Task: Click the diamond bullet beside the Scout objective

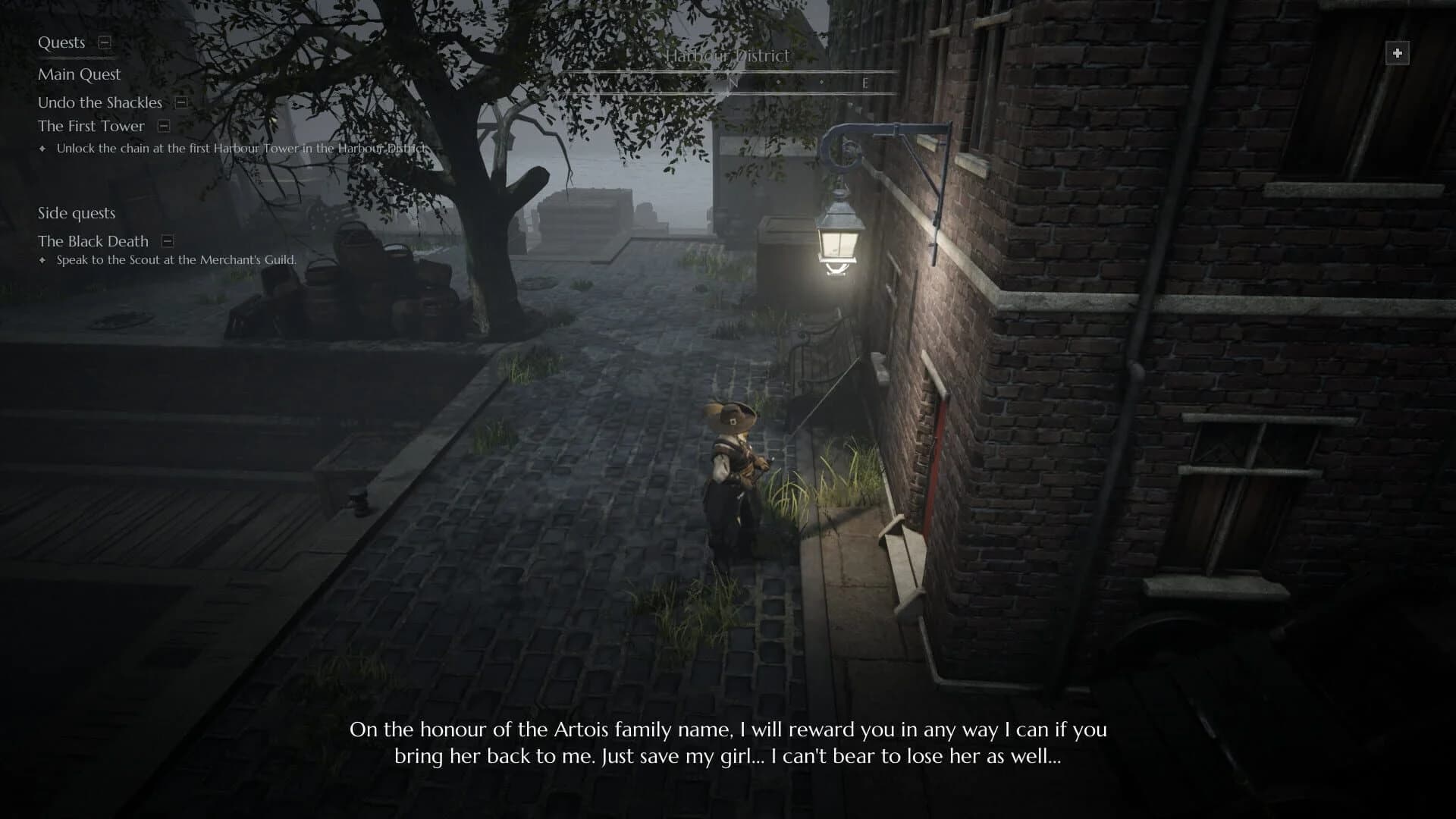Action: point(42,260)
